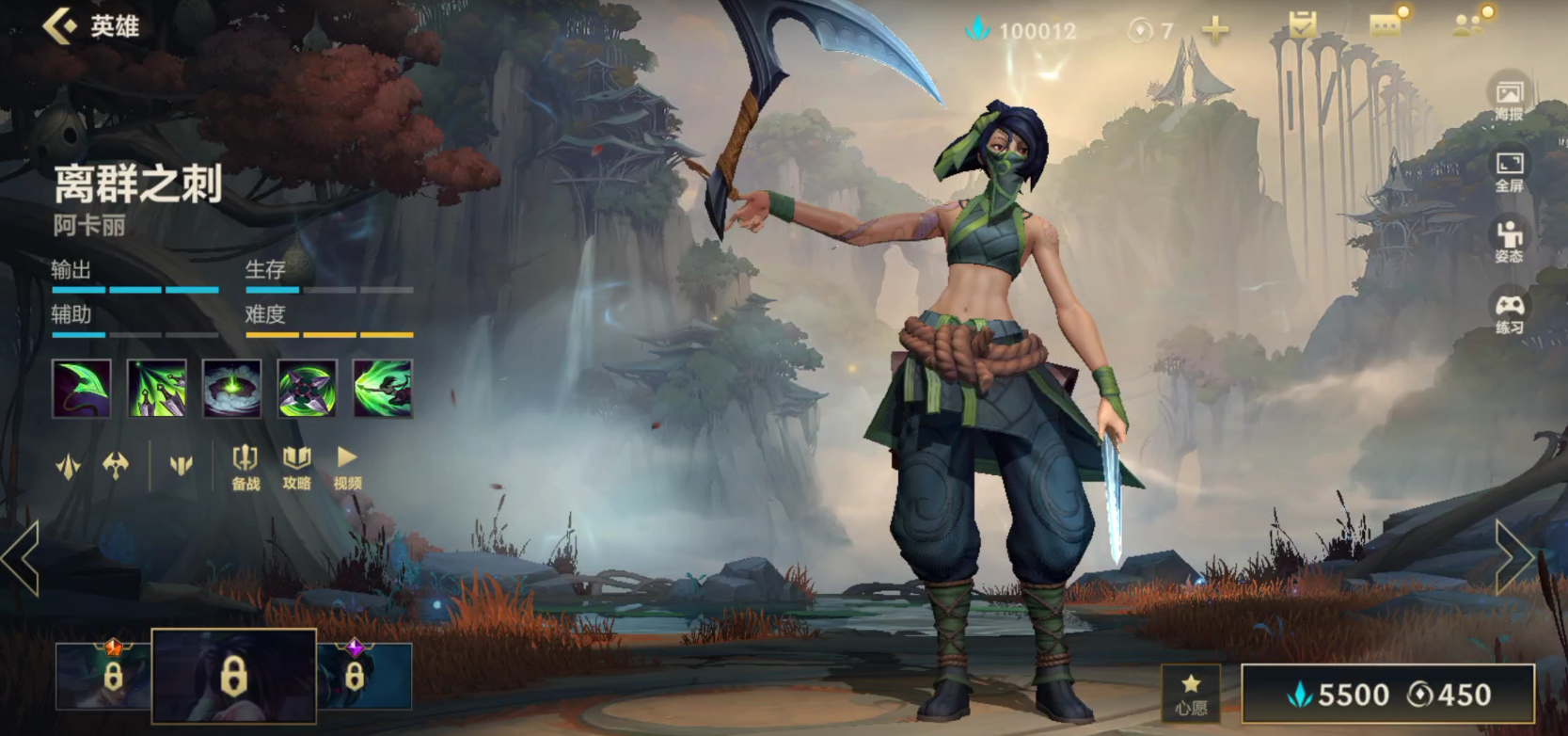1568x736 pixels.
Task: Switch to 全屏 fullscreen view
Action: [x=1509, y=171]
